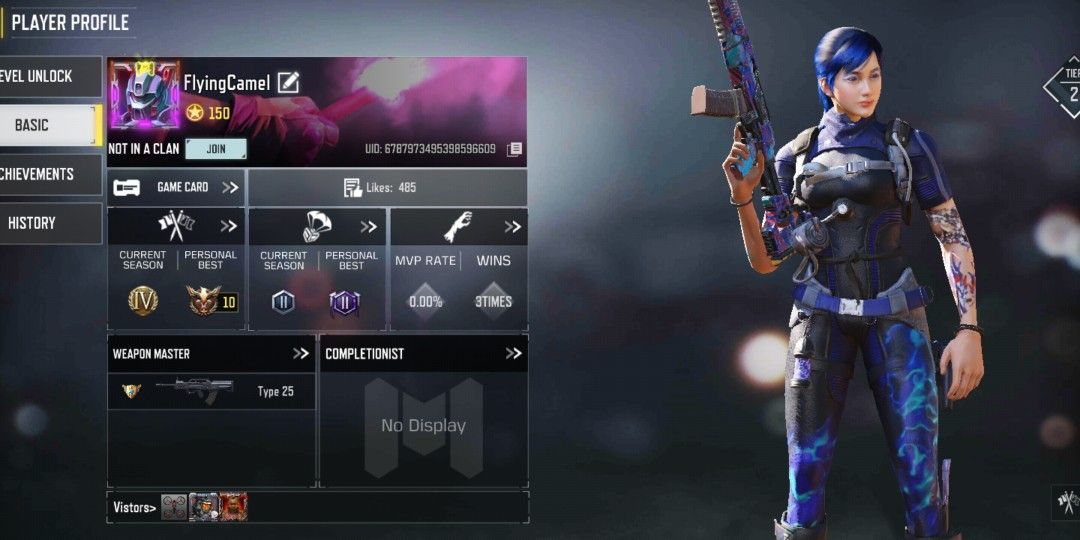This screenshot has width=1080, height=540.
Task: Open the Tier badge
Action: (1068, 86)
